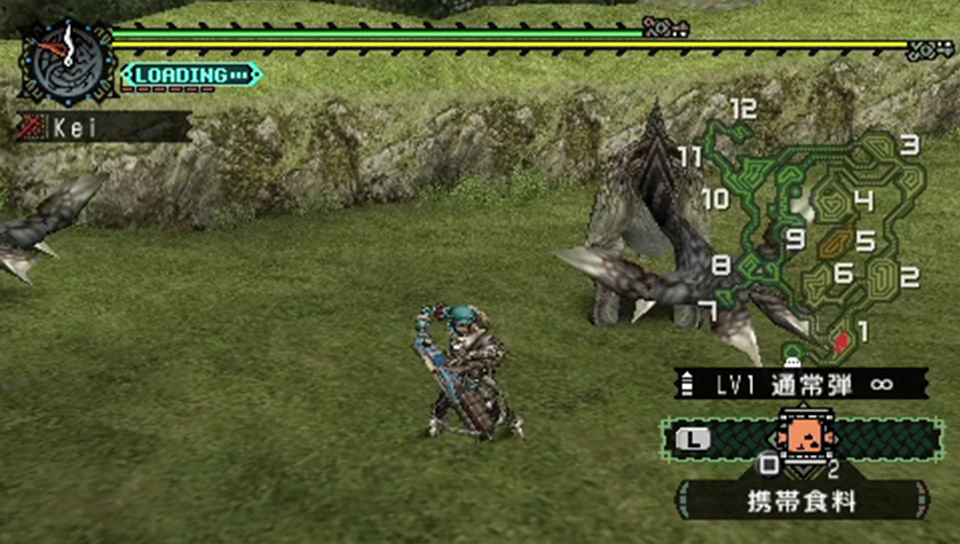Select area 7 on the minimap
Image resolution: width=960 pixels, height=544 pixels.
click(706, 312)
